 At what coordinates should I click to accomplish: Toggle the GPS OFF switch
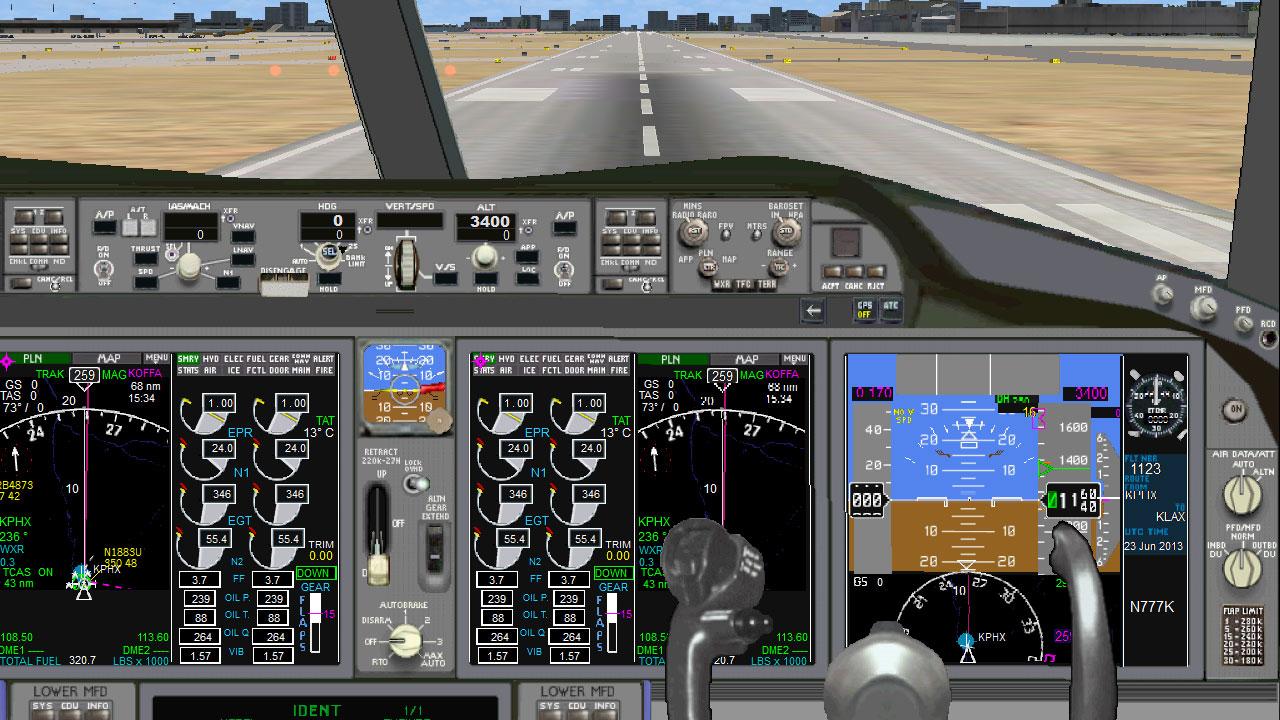(864, 309)
